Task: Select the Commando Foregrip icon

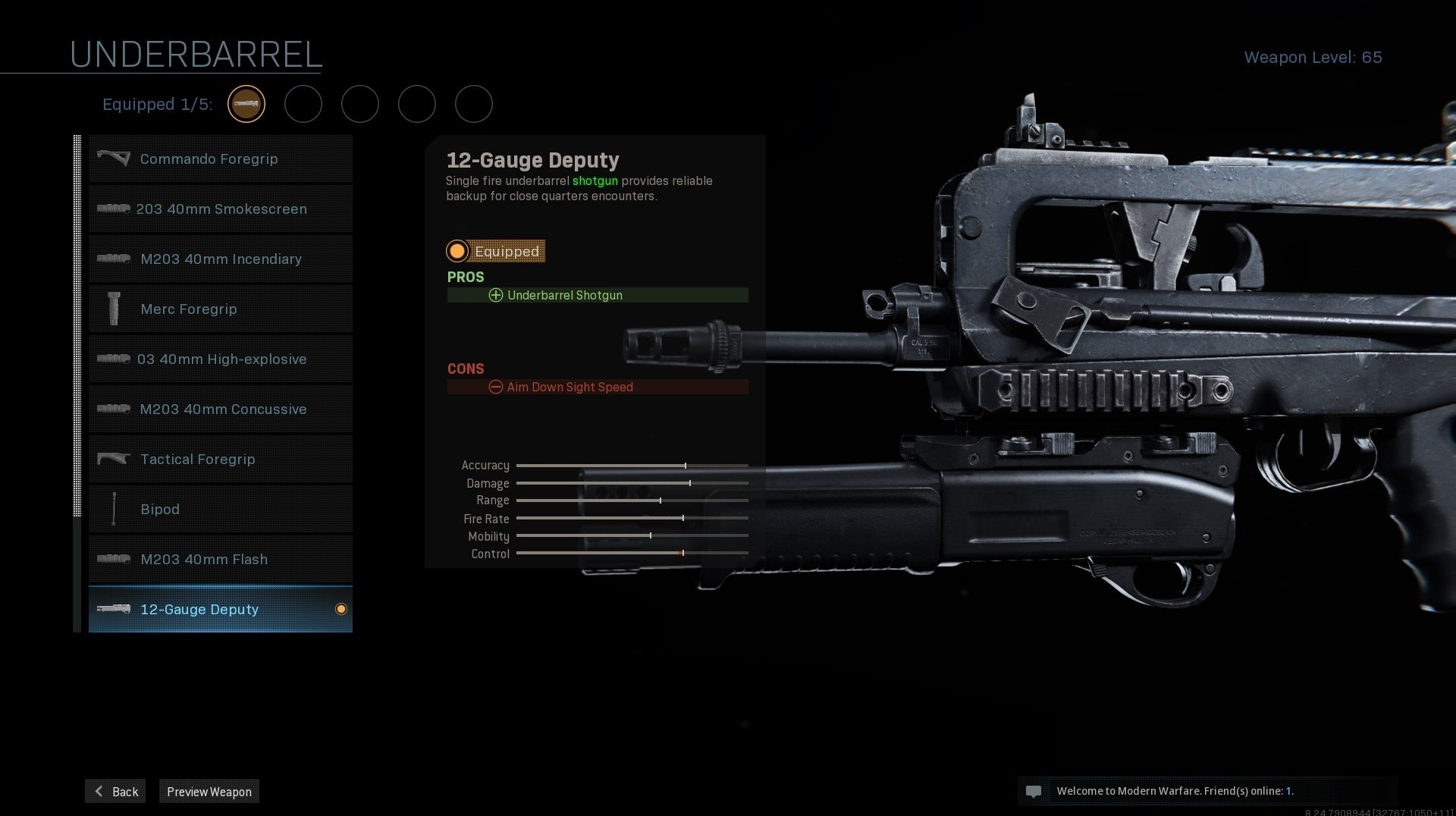Action: tap(114, 158)
